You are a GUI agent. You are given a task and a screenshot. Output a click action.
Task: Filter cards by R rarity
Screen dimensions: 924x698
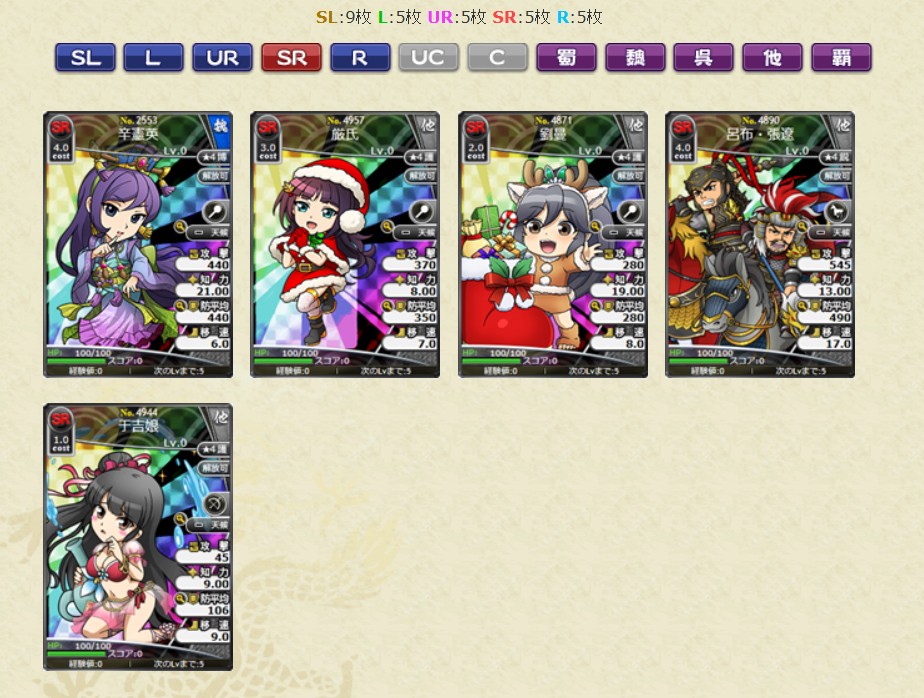[x=359, y=58]
